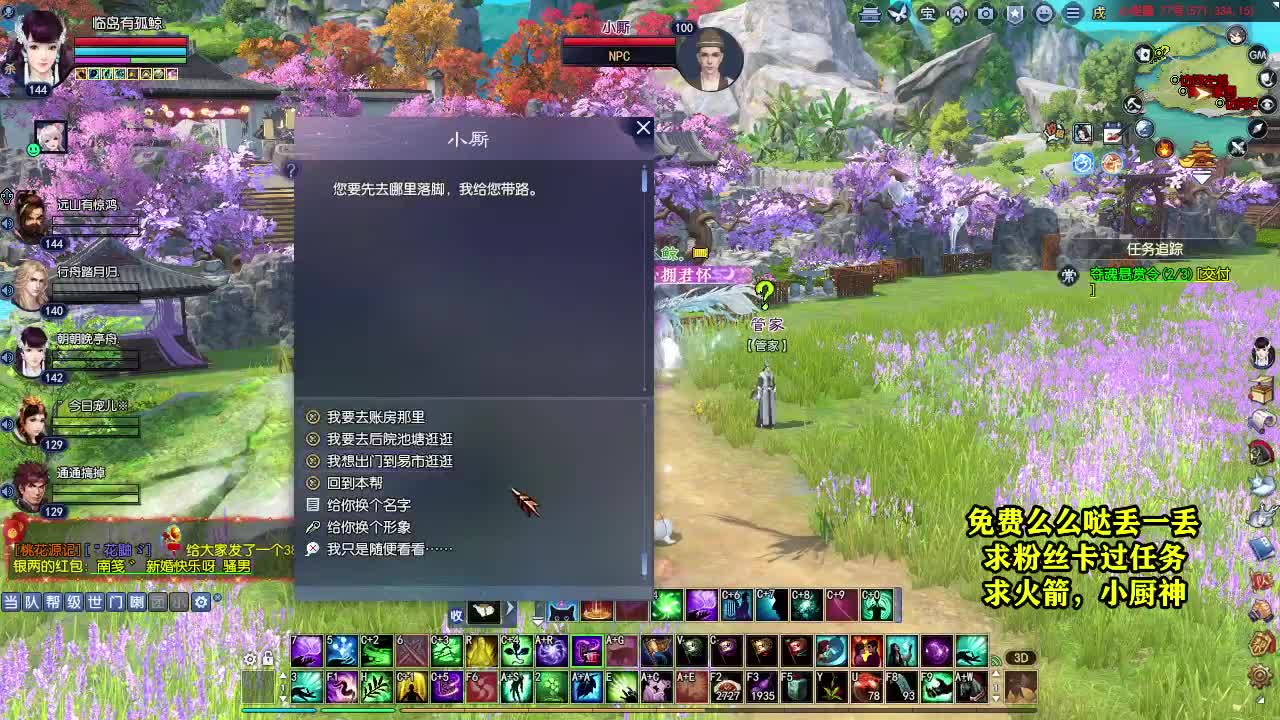Open the star badge achievements icon
The image size is (1280, 720).
[x=1014, y=13]
